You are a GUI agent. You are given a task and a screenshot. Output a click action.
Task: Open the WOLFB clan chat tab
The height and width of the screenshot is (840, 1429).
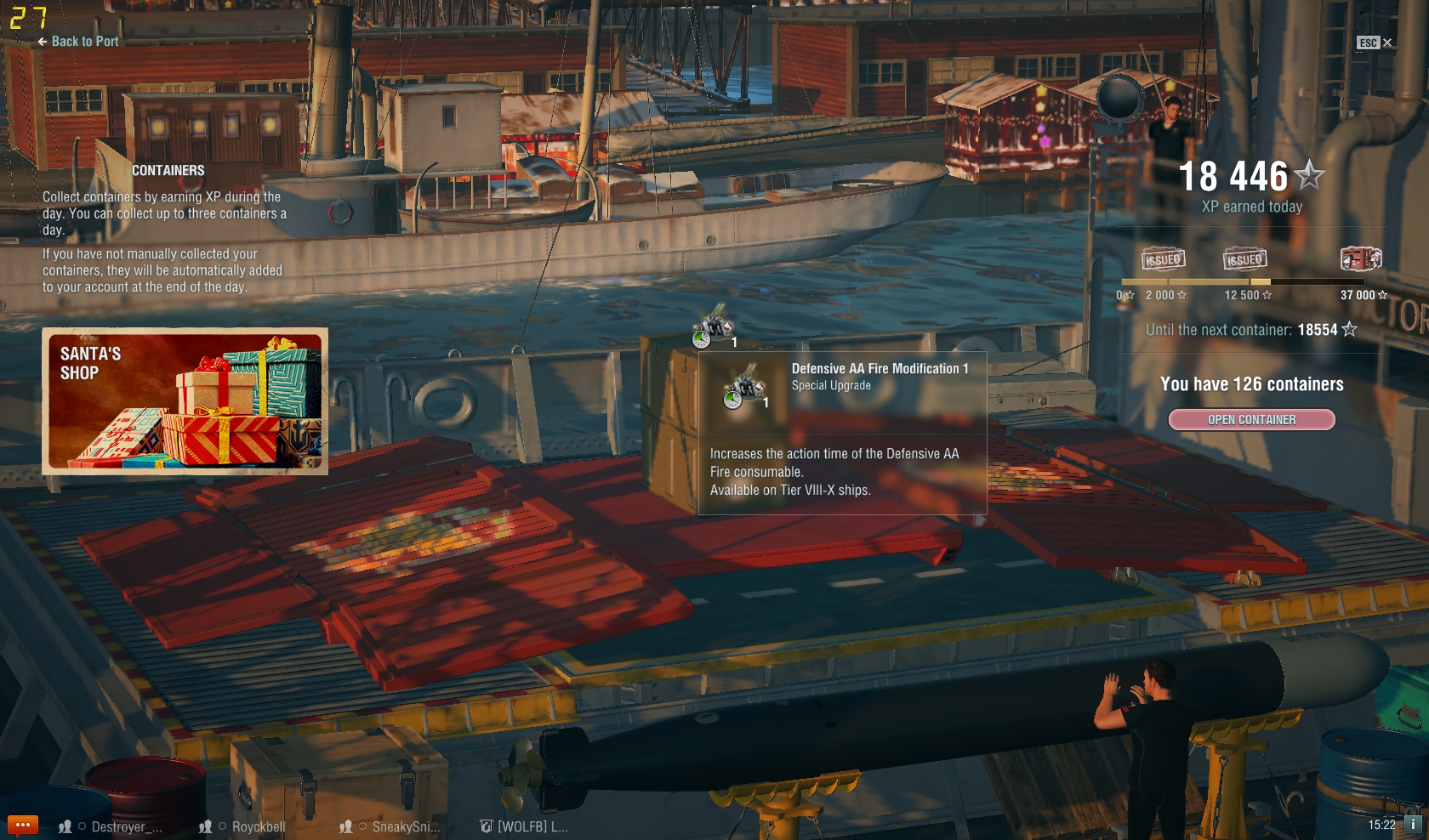(x=524, y=826)
